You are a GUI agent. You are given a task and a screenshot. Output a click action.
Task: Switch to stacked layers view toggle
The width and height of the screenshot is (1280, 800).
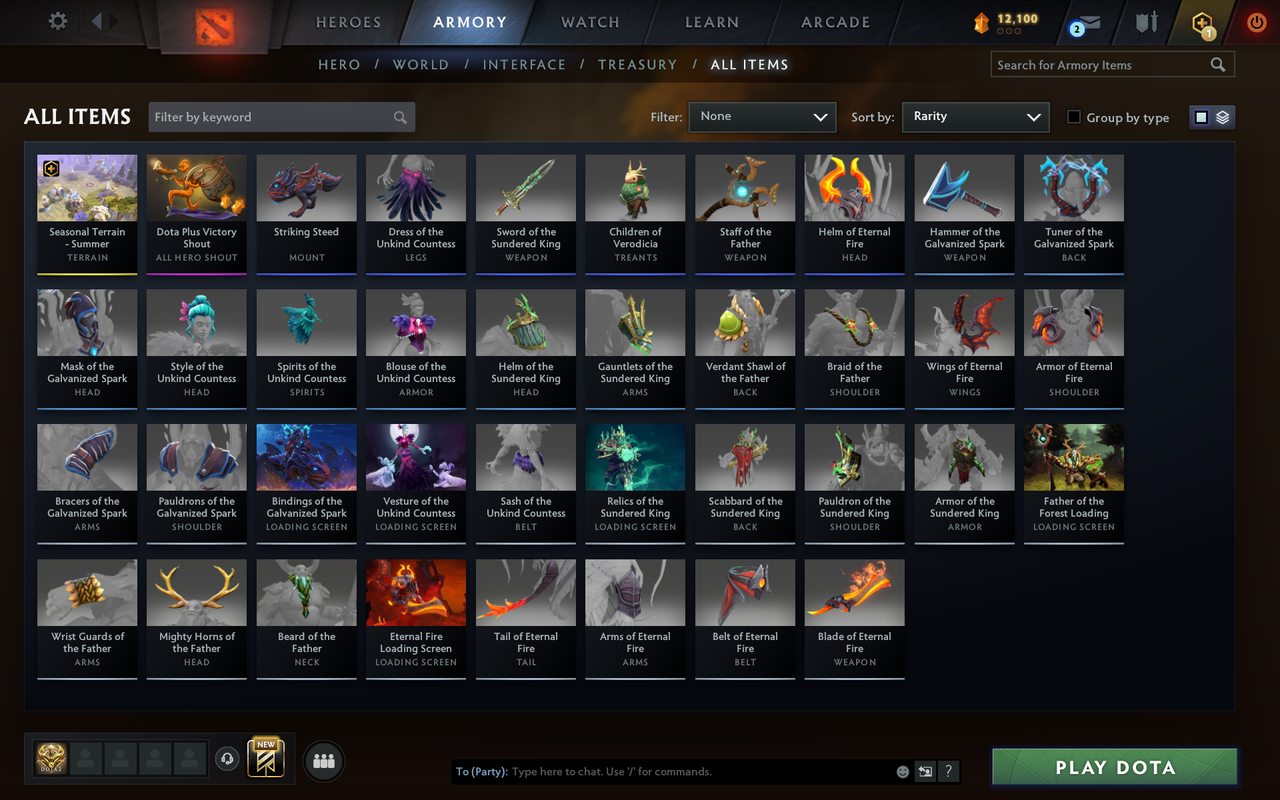click(x=1222, y=116)
